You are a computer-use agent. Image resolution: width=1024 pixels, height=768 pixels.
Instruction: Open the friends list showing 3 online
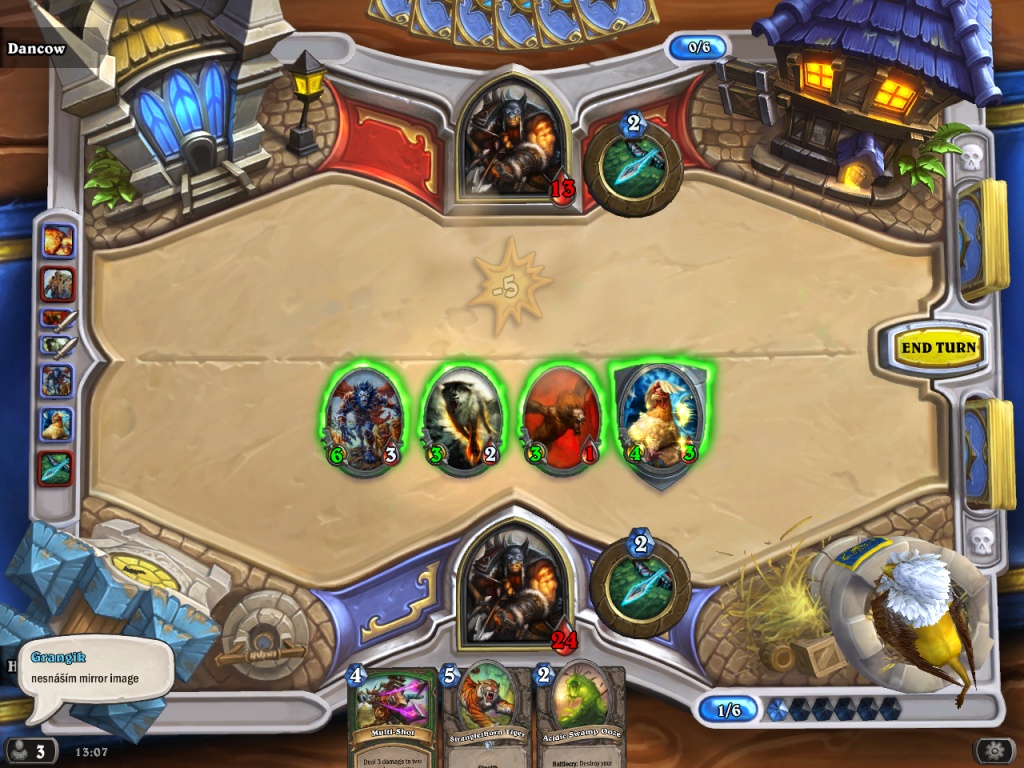(30, 750)
